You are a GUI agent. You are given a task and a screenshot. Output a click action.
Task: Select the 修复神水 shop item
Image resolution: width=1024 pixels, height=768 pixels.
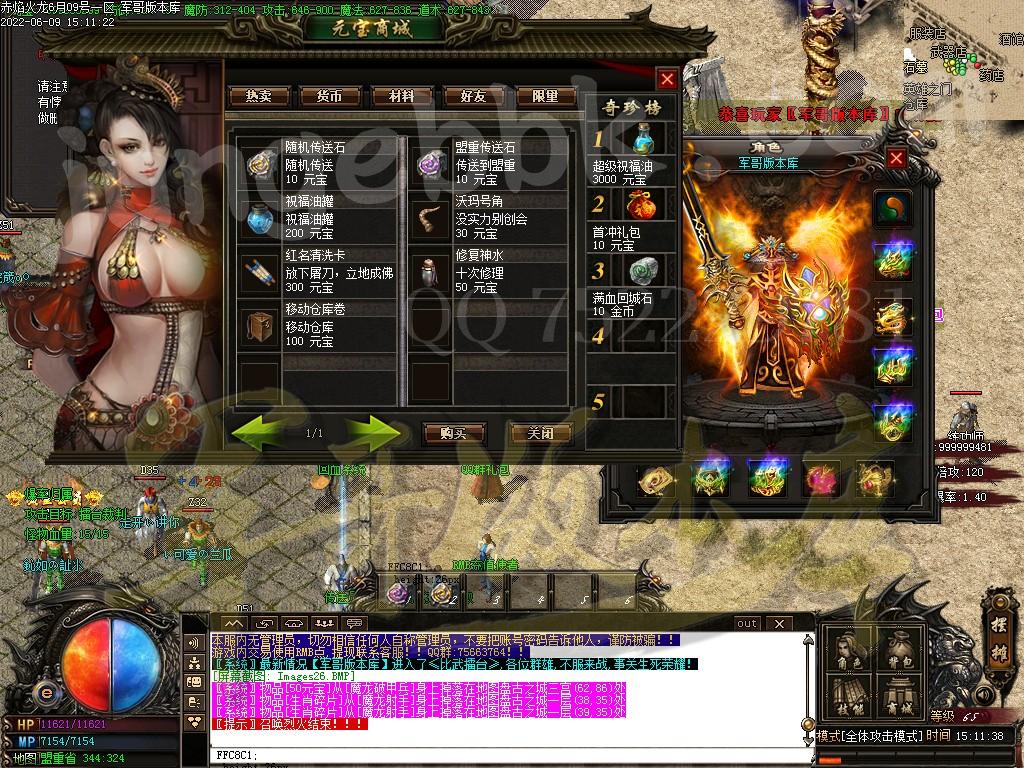[432, 271]
